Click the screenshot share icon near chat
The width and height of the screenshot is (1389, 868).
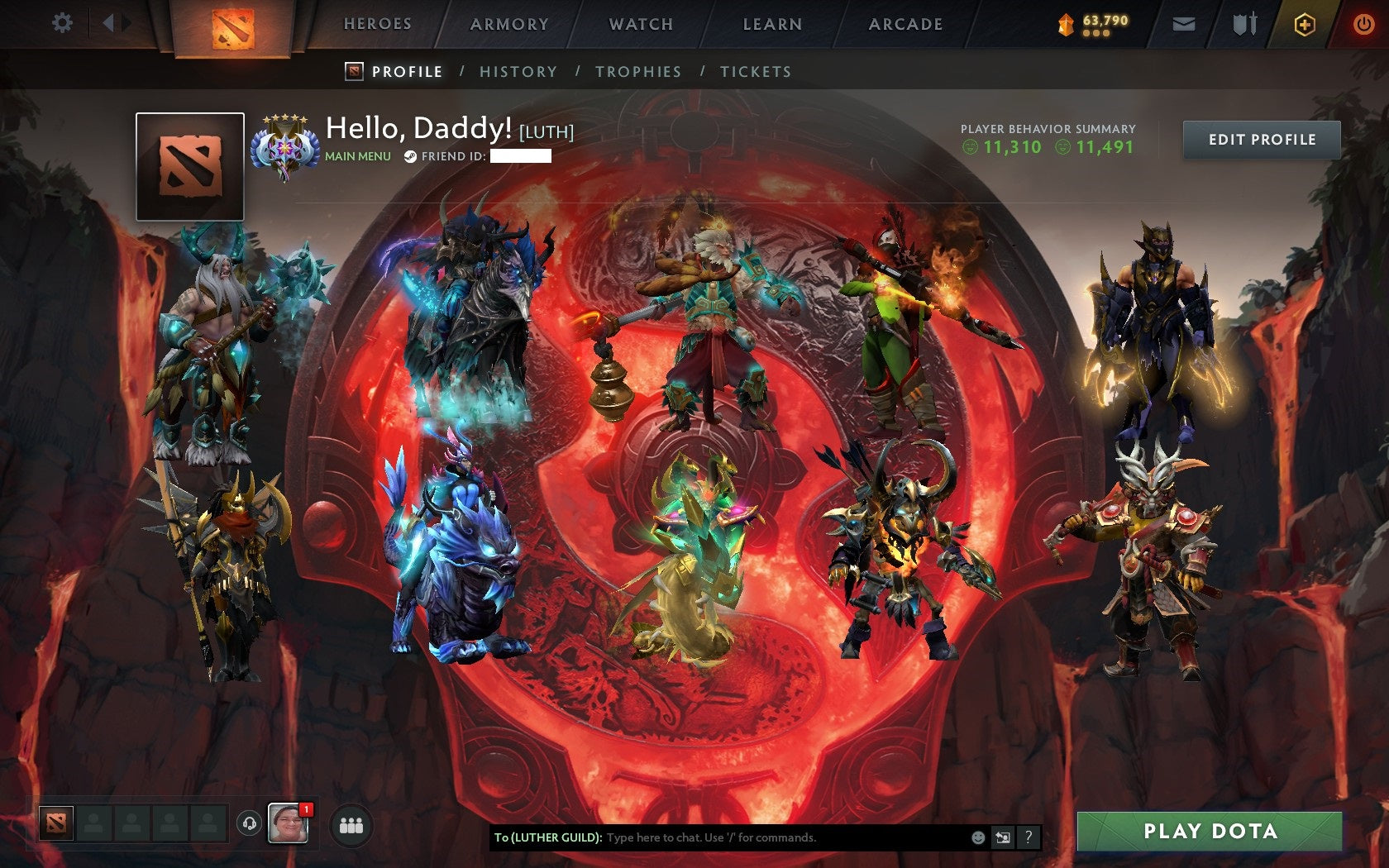(1003, 837)
